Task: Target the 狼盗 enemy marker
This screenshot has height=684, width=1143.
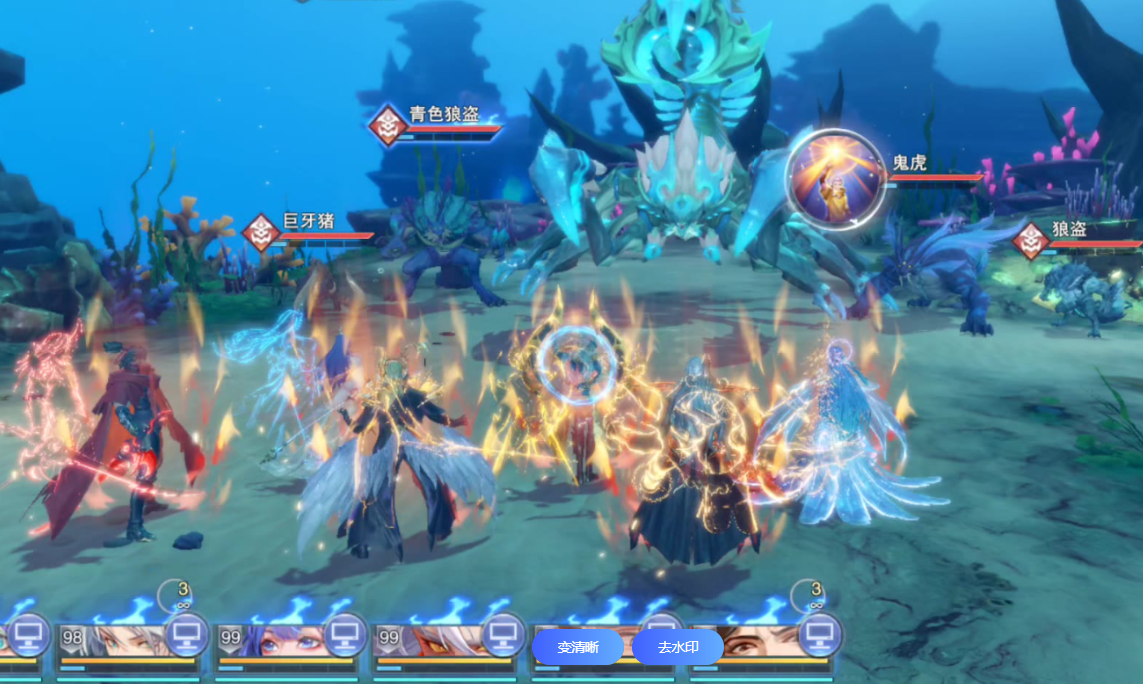Action: [1030, 241]
